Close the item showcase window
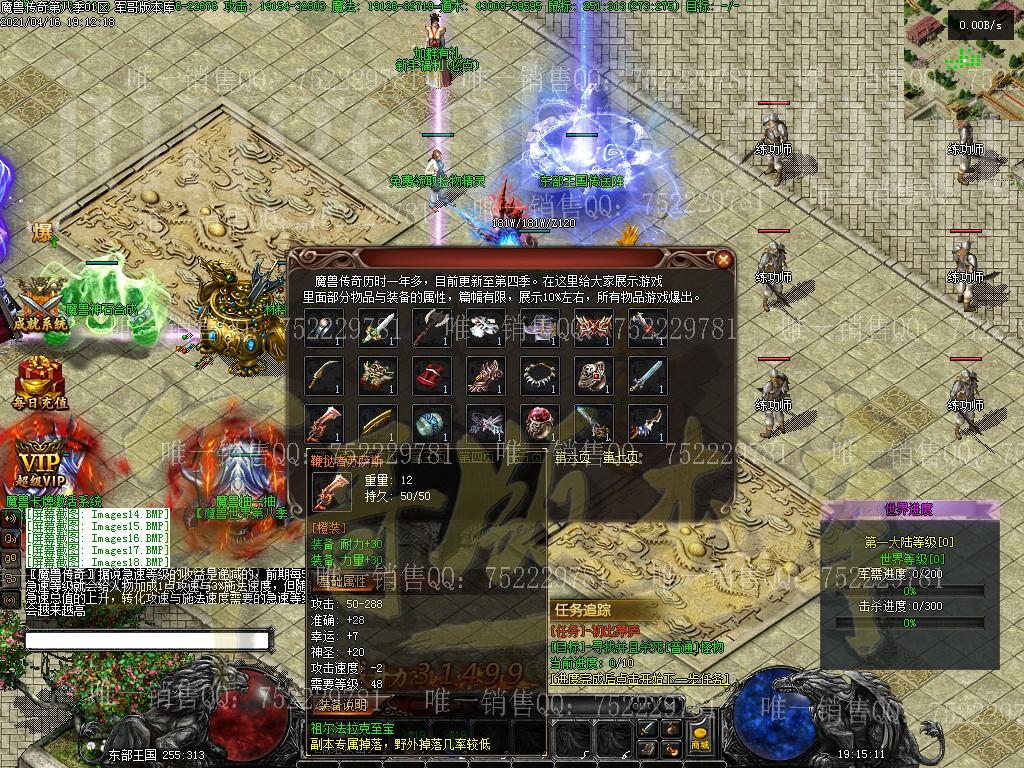 [723, 259]
